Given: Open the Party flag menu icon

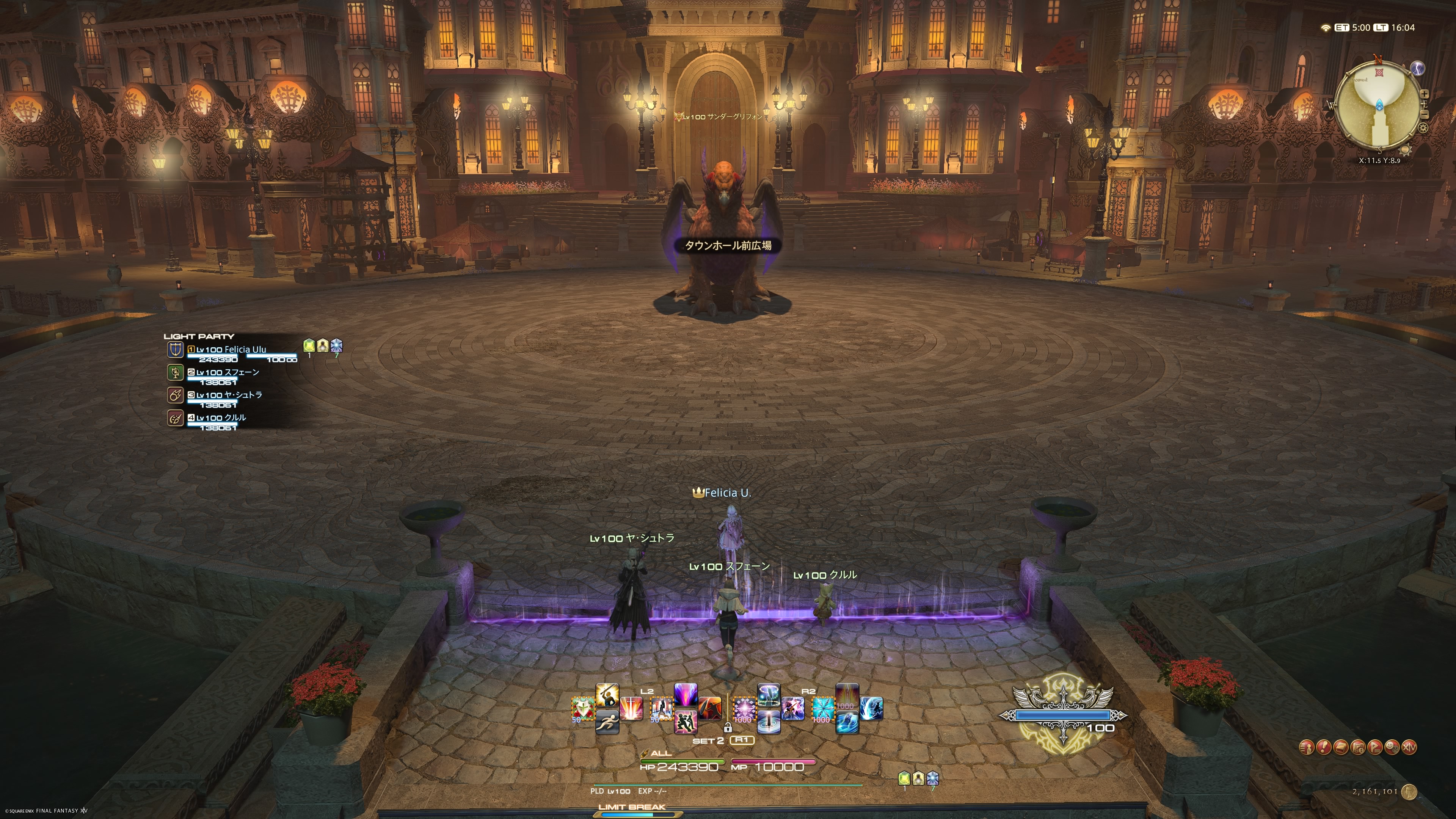Looking at the screenshot, I should pyautogui.click(x=1375, y=747).
